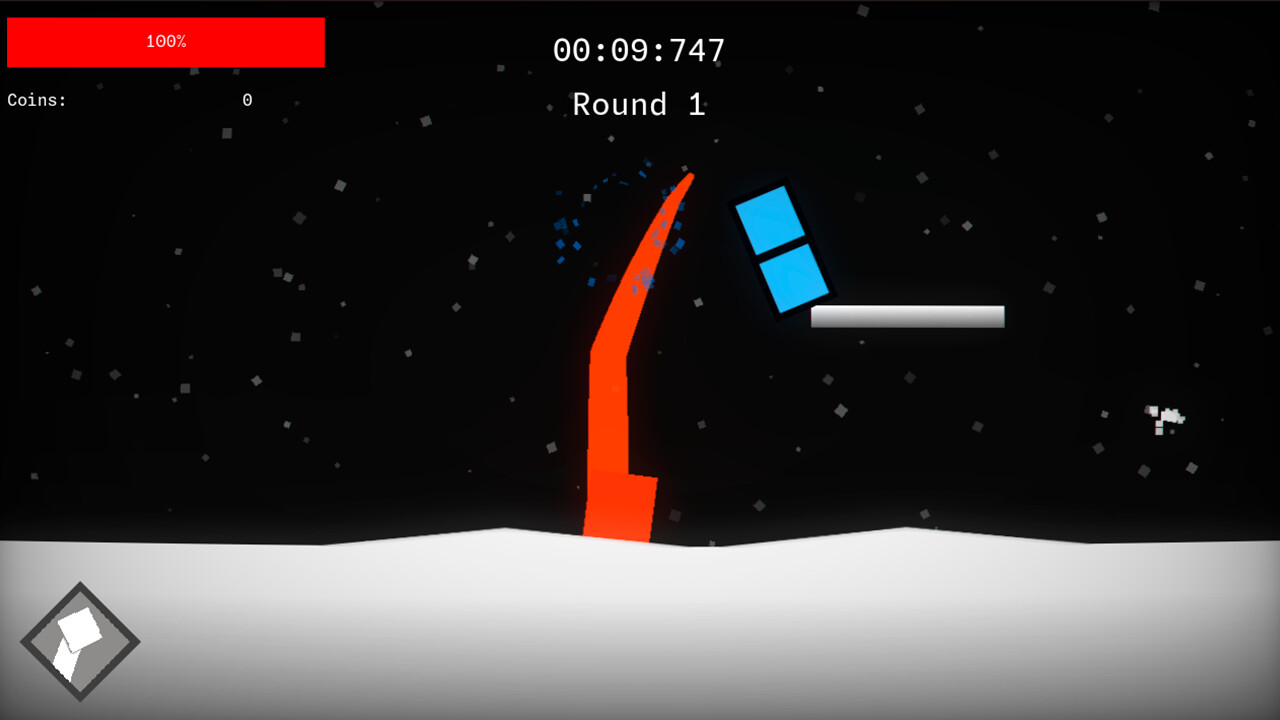The width and height of the screenshot is (1280, 720).
Task: Select the Round 1 header text
Action: (639, 104)
